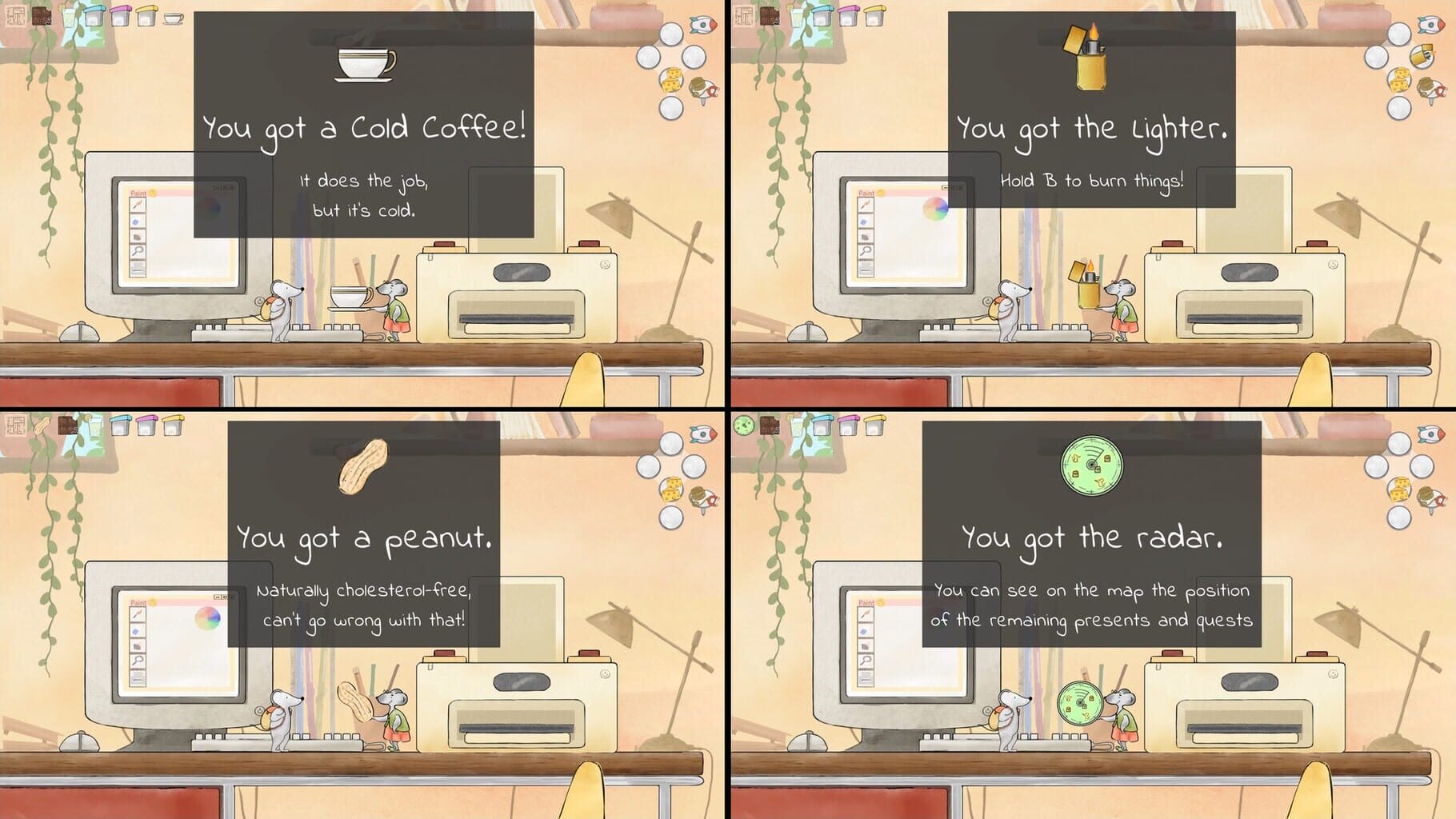Click the peanut icon in the inventory bar
This screenshot has height=819, width=1456.
[42, 425]
